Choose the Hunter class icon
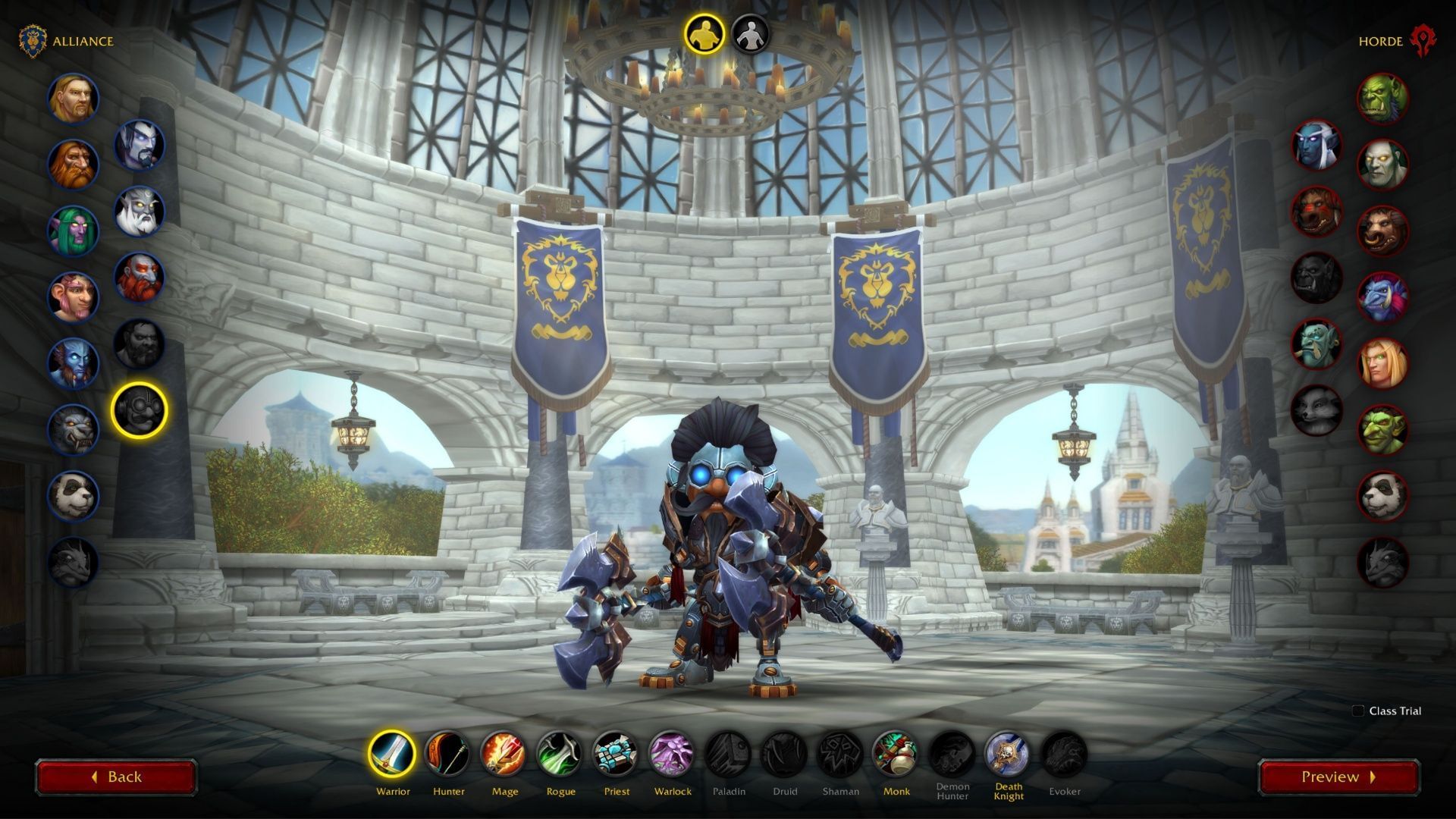This screenshot has width=1456, height=819. 448,755
